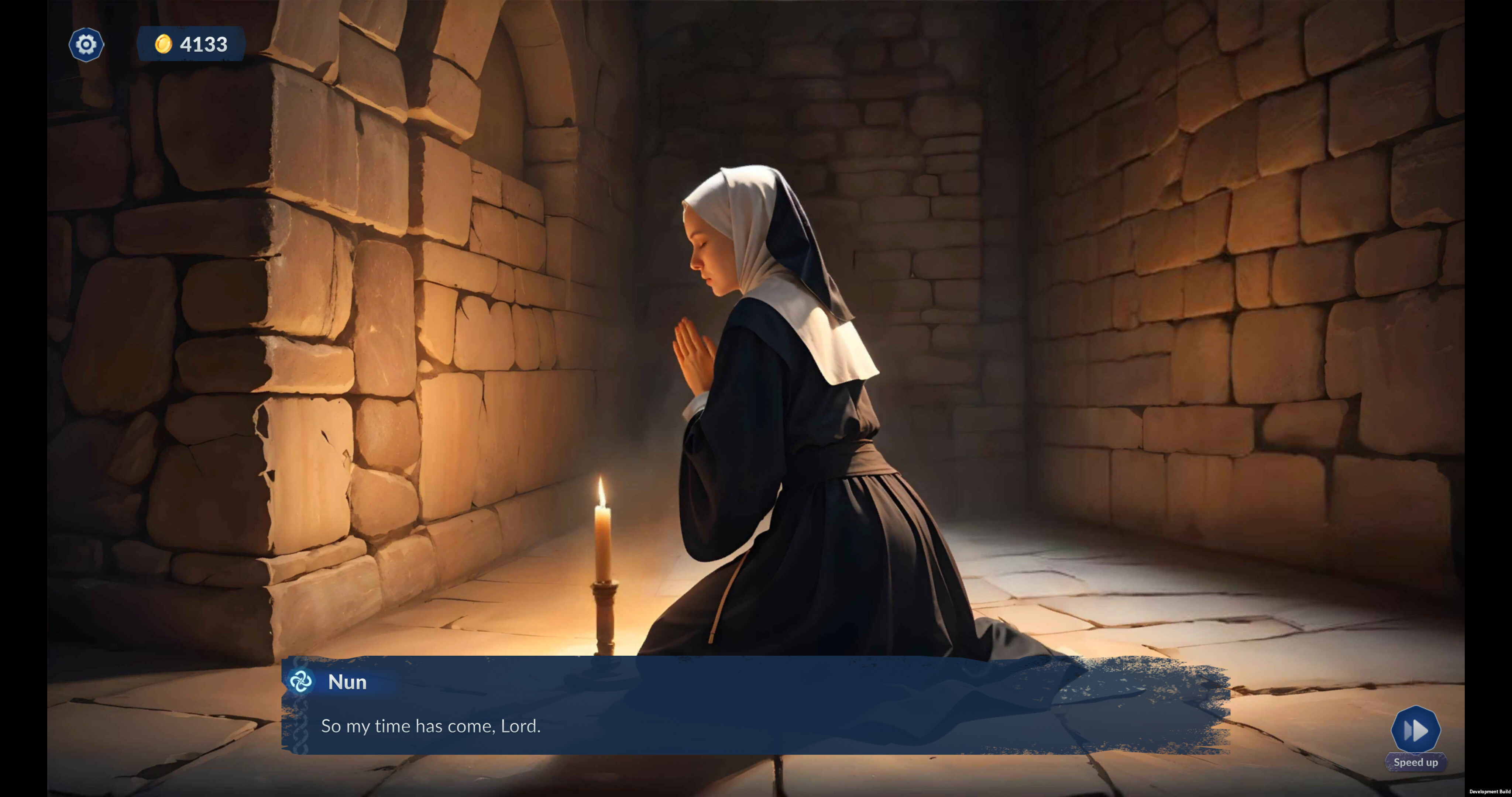This screenshot has height=797, width=1512.
Task: Open the in-game shop via the coin counter
Action: coord(191,44)
